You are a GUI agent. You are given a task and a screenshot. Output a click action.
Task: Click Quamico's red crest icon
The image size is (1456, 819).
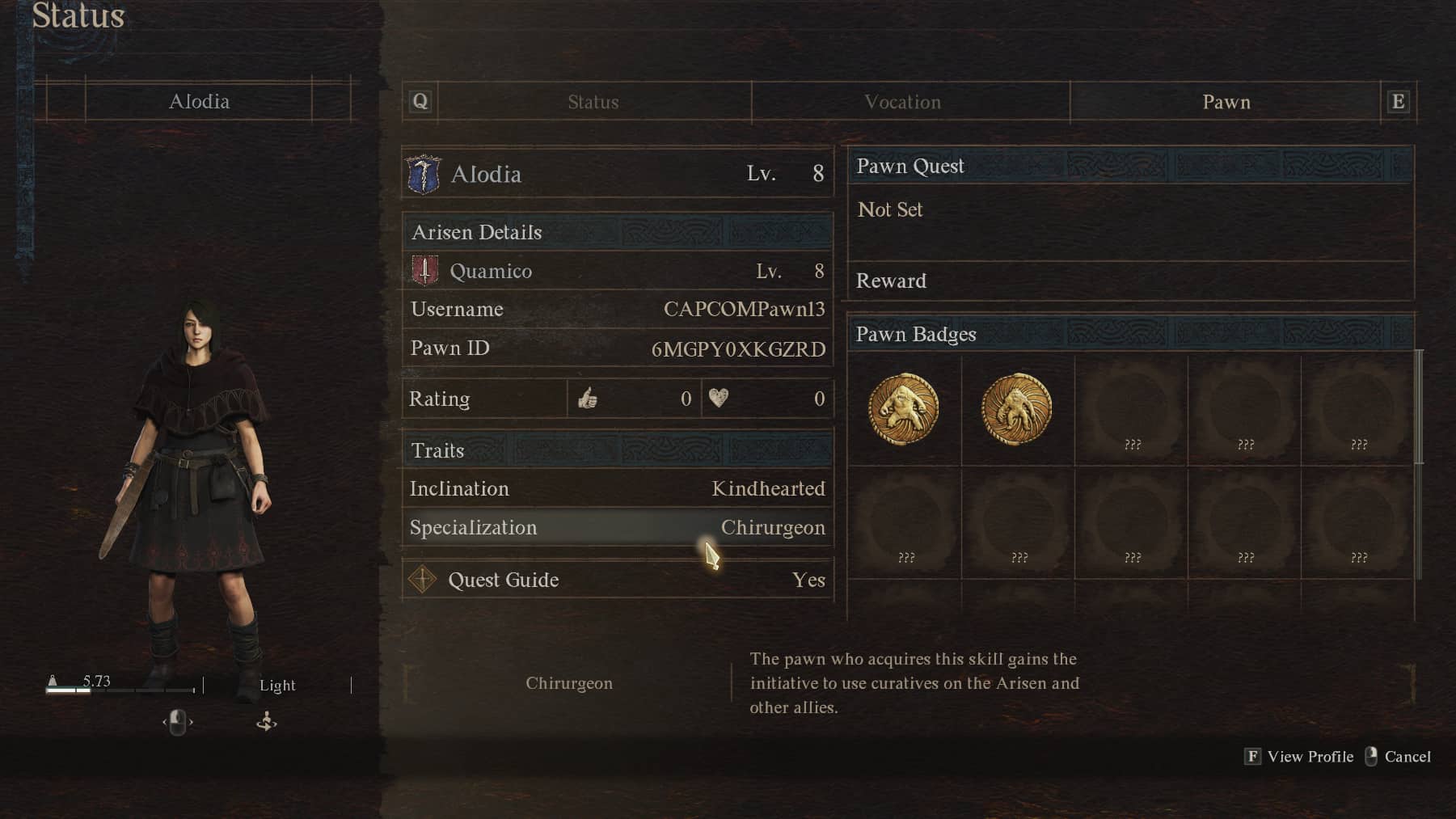coord(424,271)
